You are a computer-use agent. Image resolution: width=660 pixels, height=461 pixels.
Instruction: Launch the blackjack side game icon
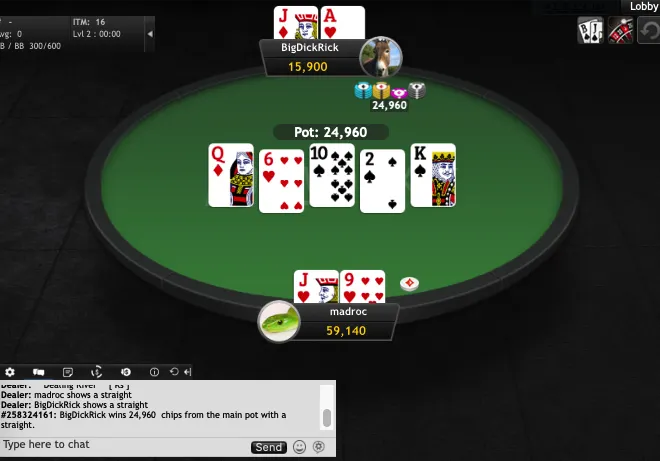[589, 31]
